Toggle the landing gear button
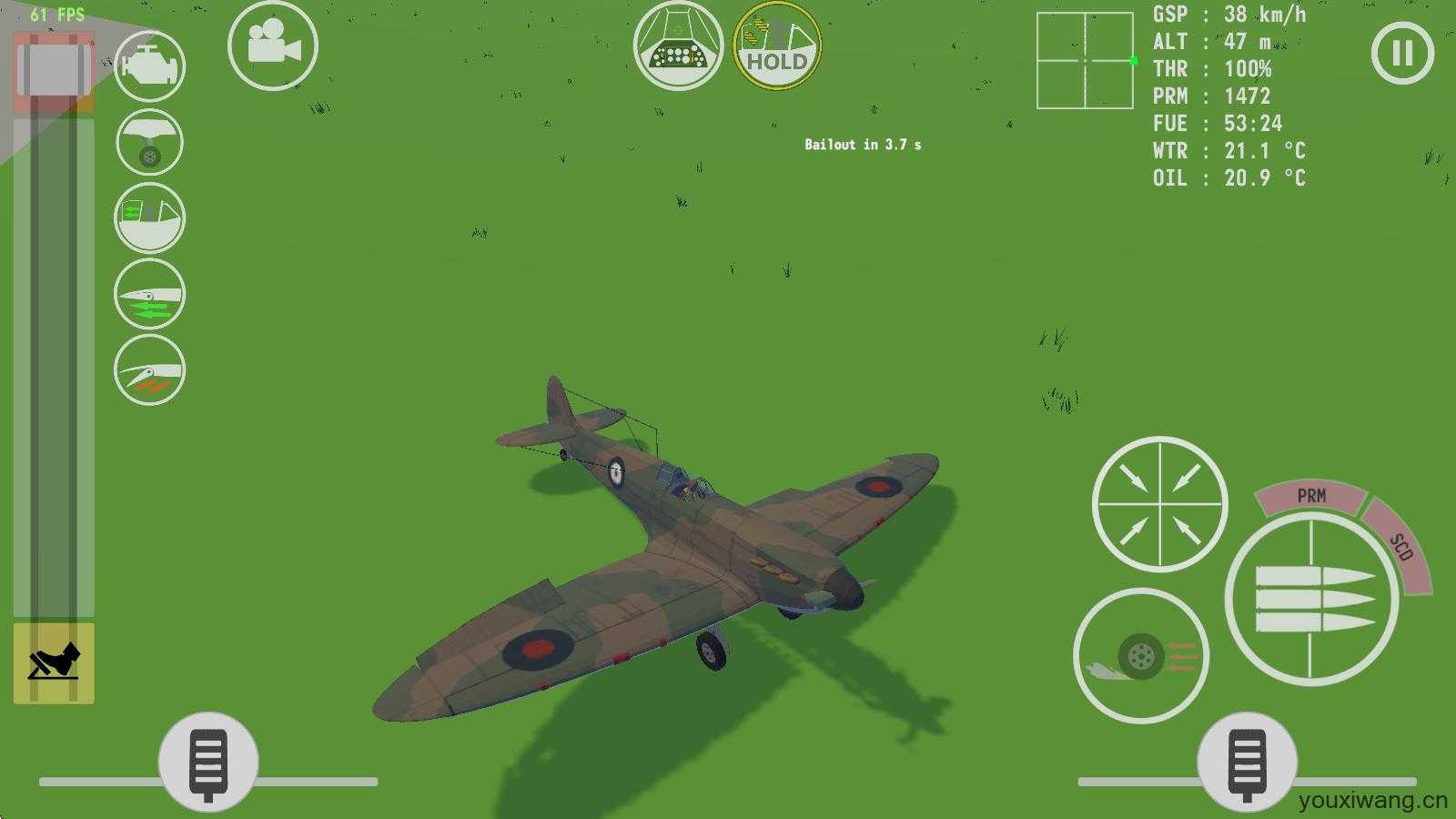This screenshot has height=819, width=1456. (150, 143)
